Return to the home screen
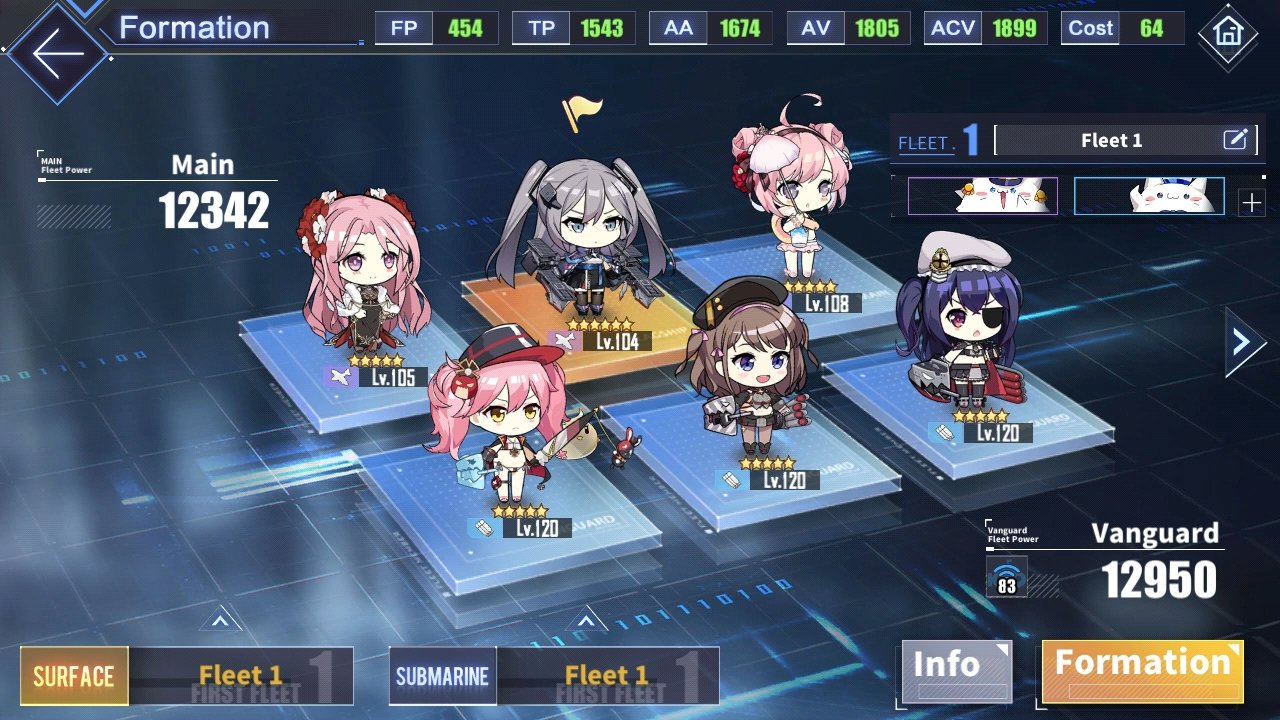 [1227, 32]
